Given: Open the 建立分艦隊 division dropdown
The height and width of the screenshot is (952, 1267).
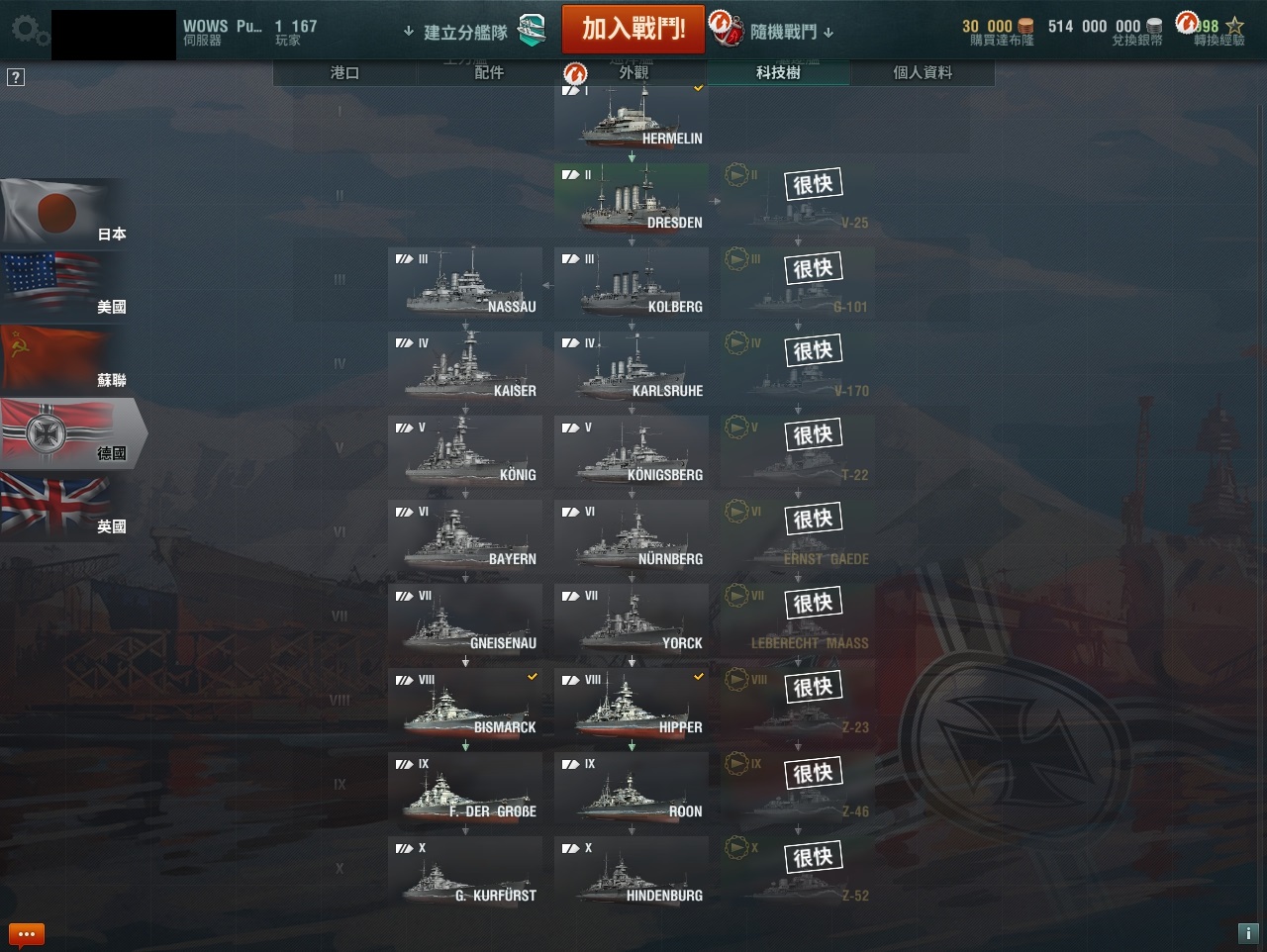Looking at the screenshot, I should click(465, 32).
